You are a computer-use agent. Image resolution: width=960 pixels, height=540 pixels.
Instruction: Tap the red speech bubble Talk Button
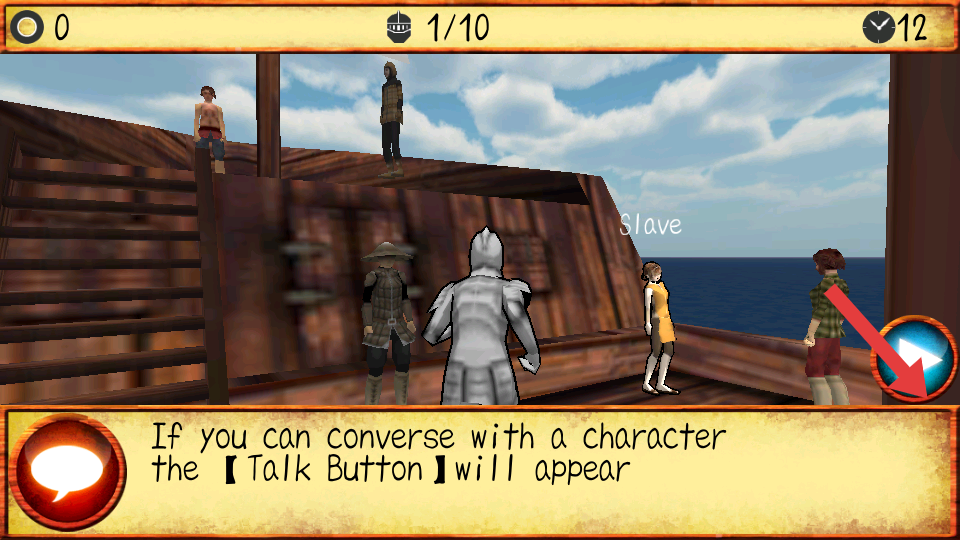67,471
